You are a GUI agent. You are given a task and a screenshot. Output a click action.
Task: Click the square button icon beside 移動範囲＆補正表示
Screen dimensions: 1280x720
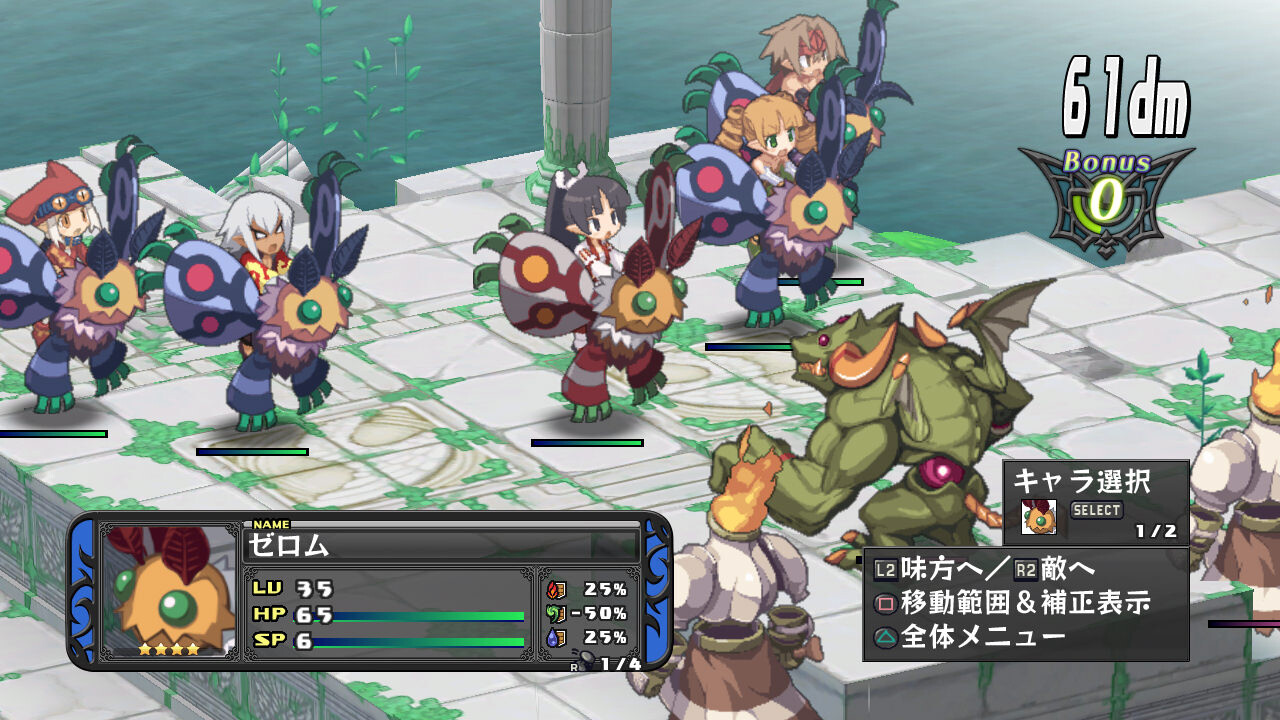point(884,602)
